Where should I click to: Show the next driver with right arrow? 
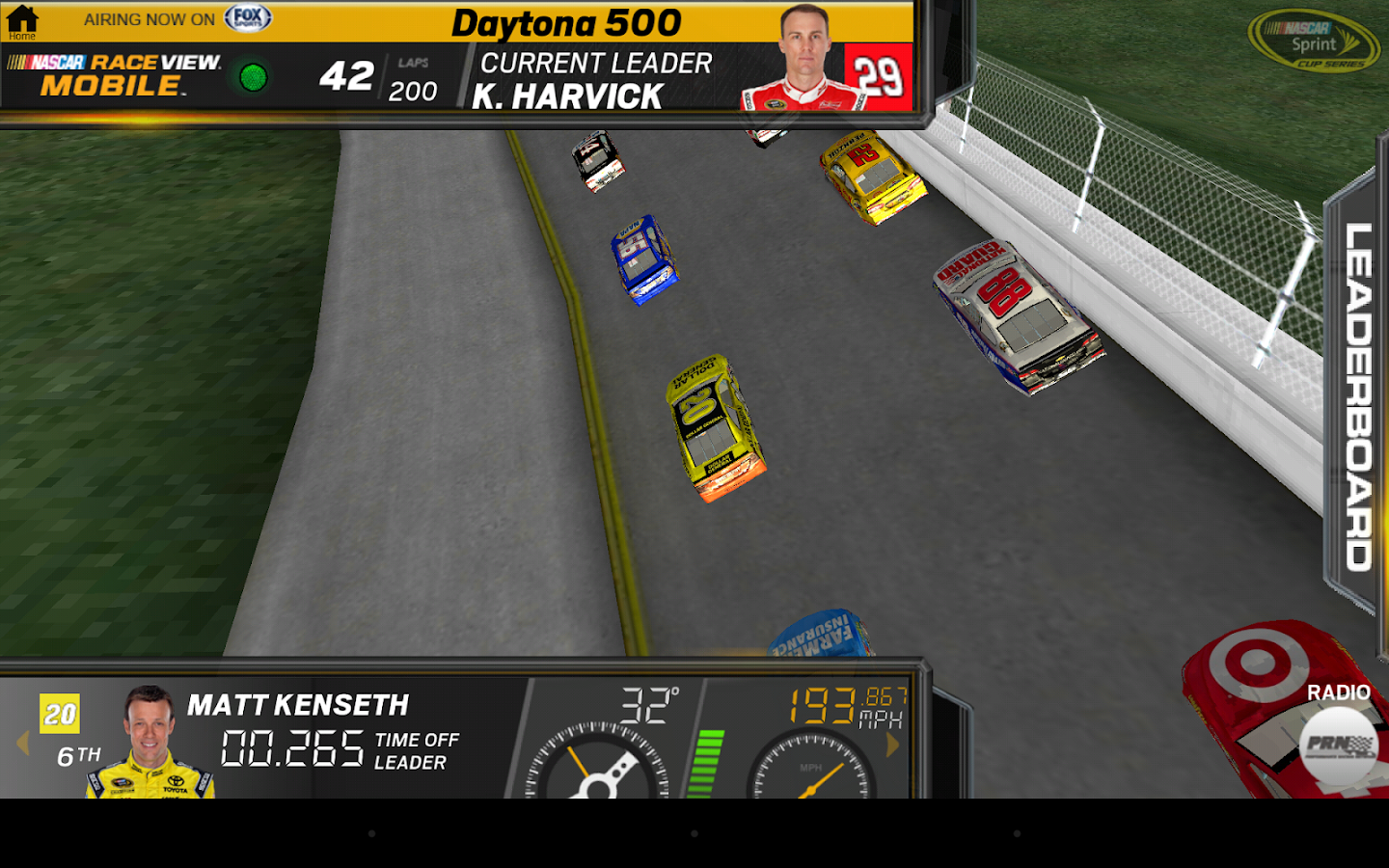[892, 744]
